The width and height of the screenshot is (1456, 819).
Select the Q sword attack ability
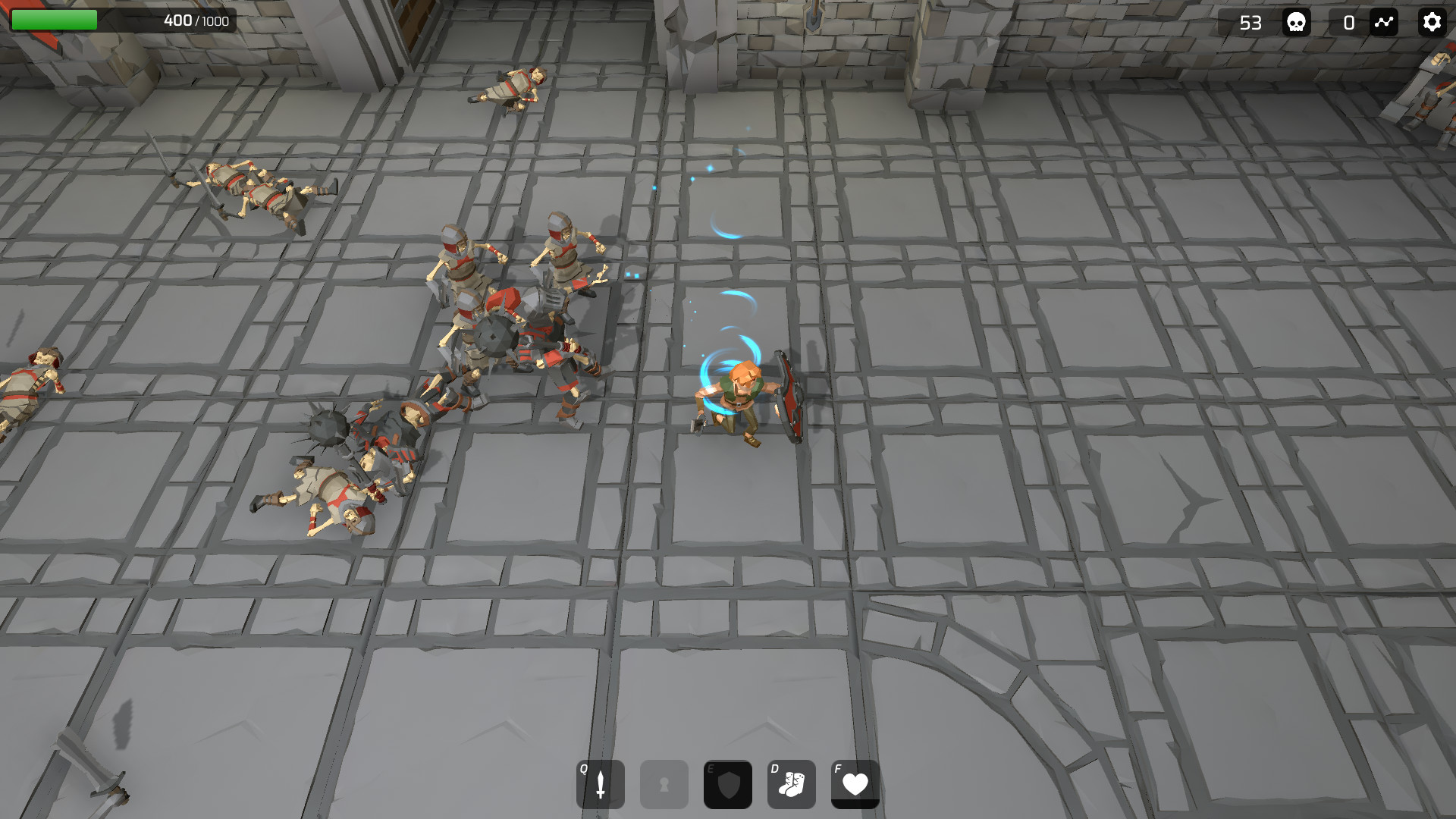point(600,785)
